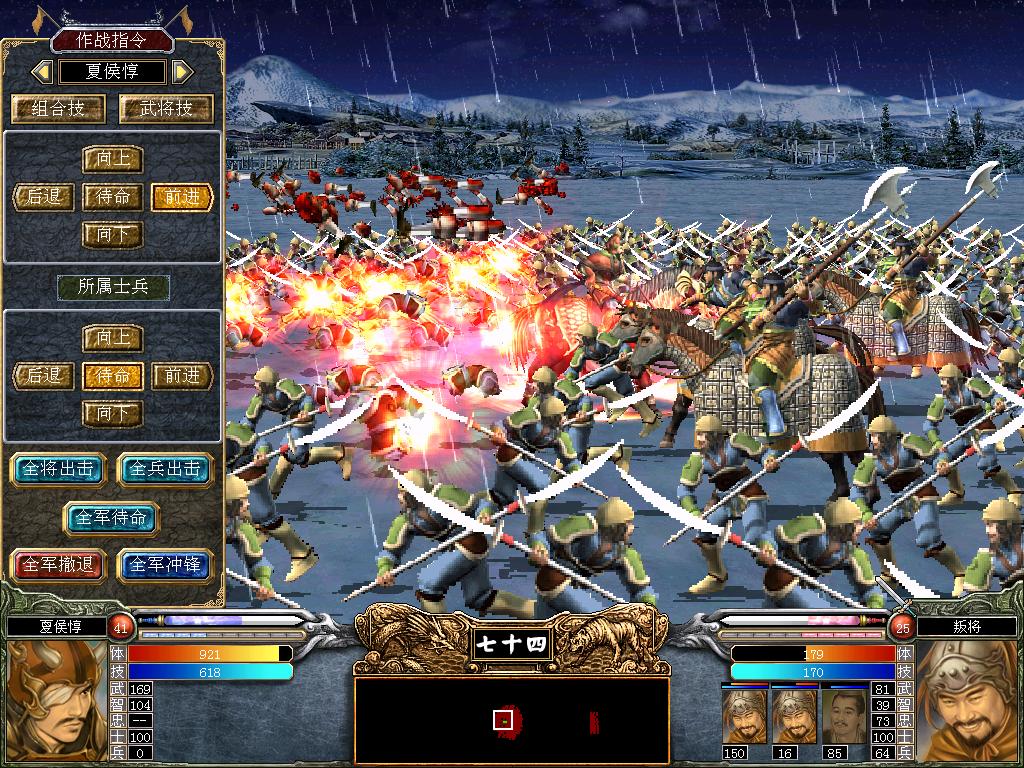
Task: Move 所属士兵 soldiers 向下
Action: point(113,413)
